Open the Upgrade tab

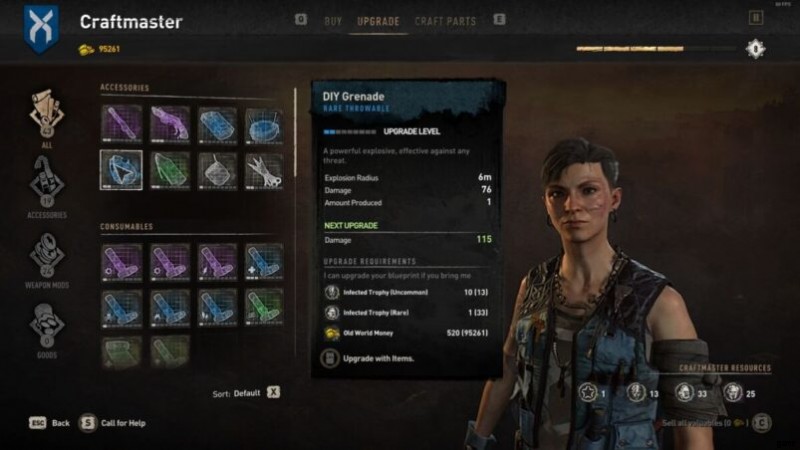click(377, 20)
